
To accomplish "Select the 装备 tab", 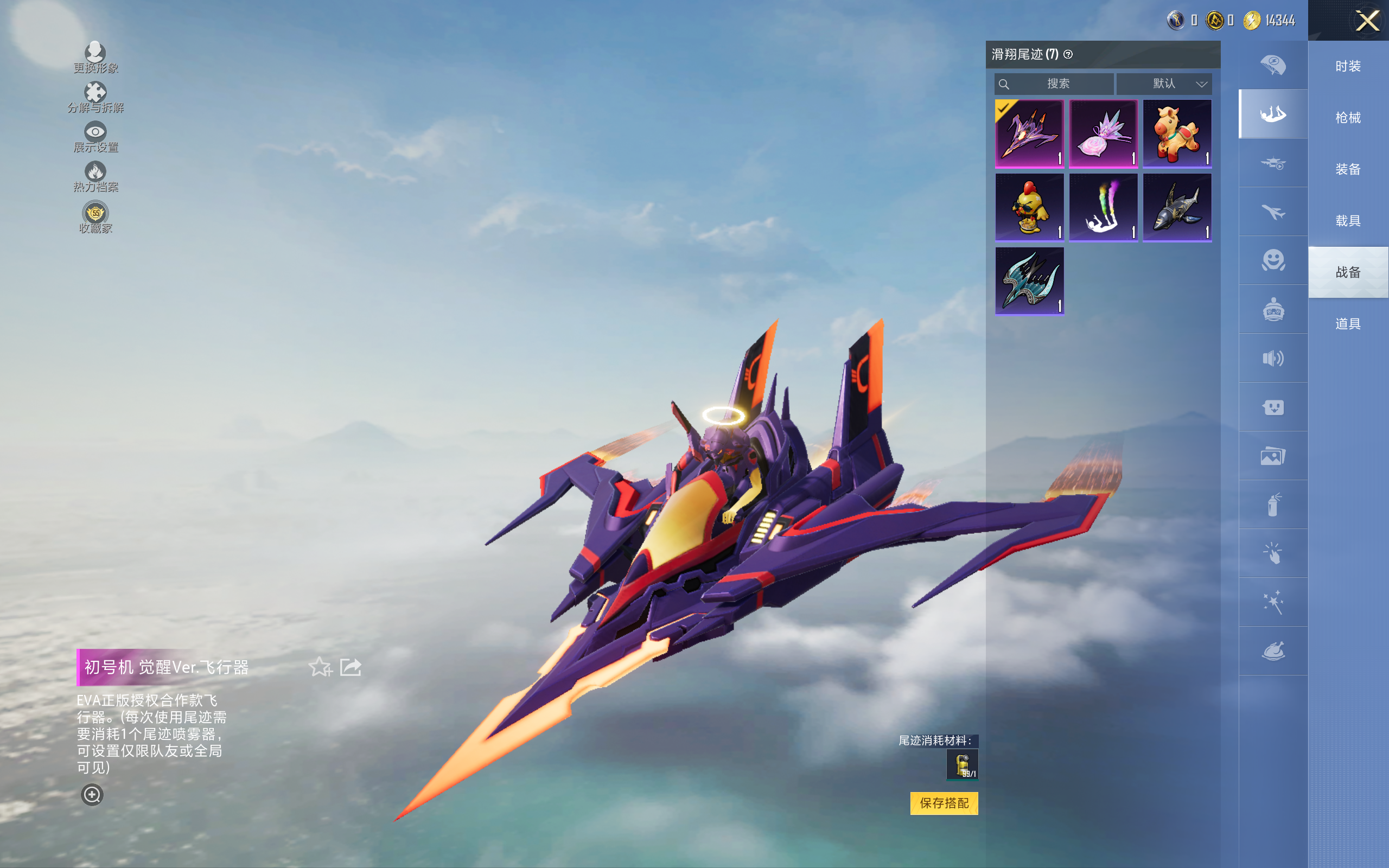I will pyautogui.click(x=1348, y=169).
